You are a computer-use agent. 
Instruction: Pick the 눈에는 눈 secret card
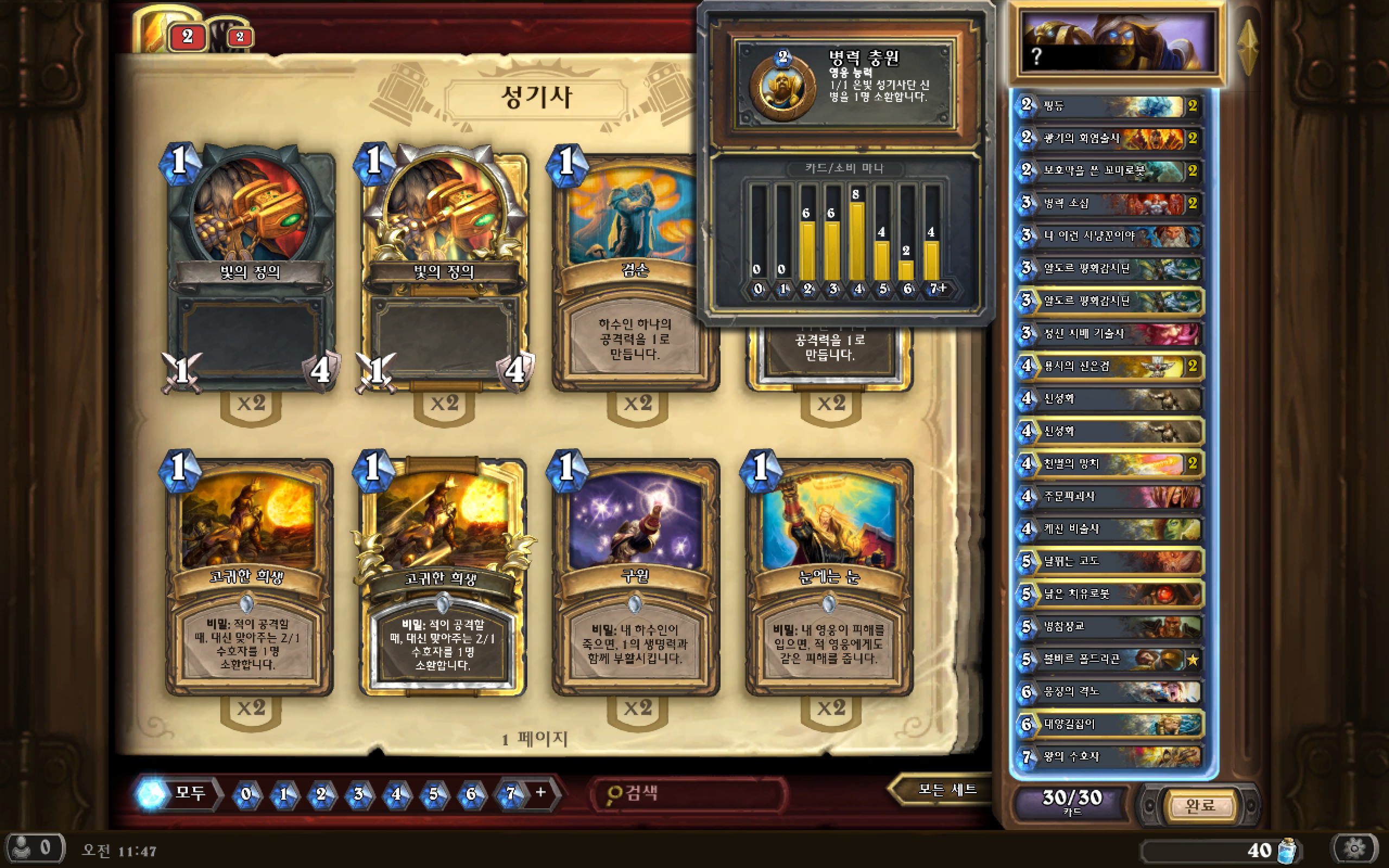pyautogui.click(x=829, y=577)
